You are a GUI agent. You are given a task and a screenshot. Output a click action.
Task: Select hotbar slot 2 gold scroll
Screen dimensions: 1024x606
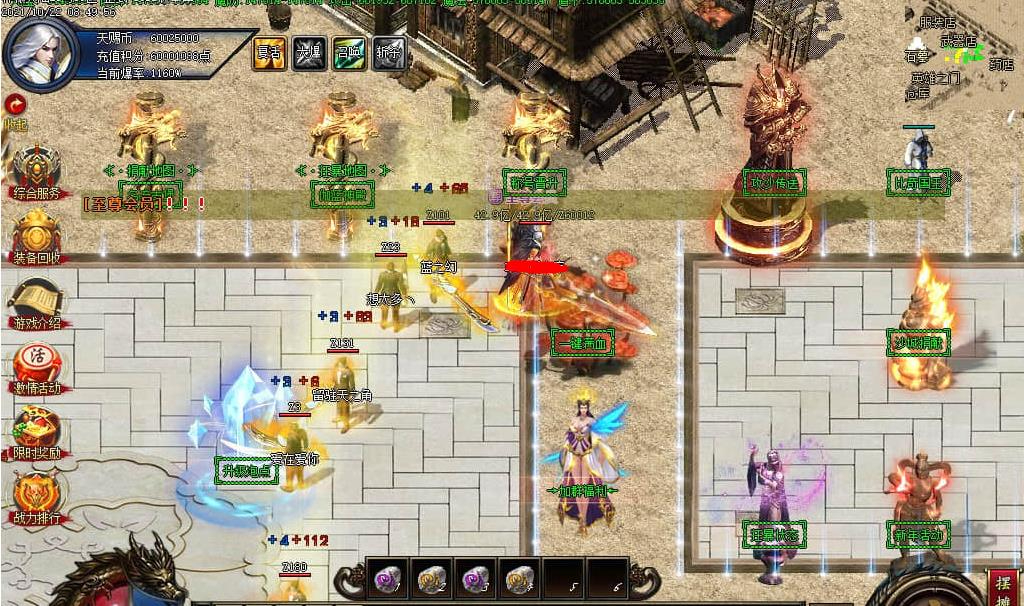431,578
